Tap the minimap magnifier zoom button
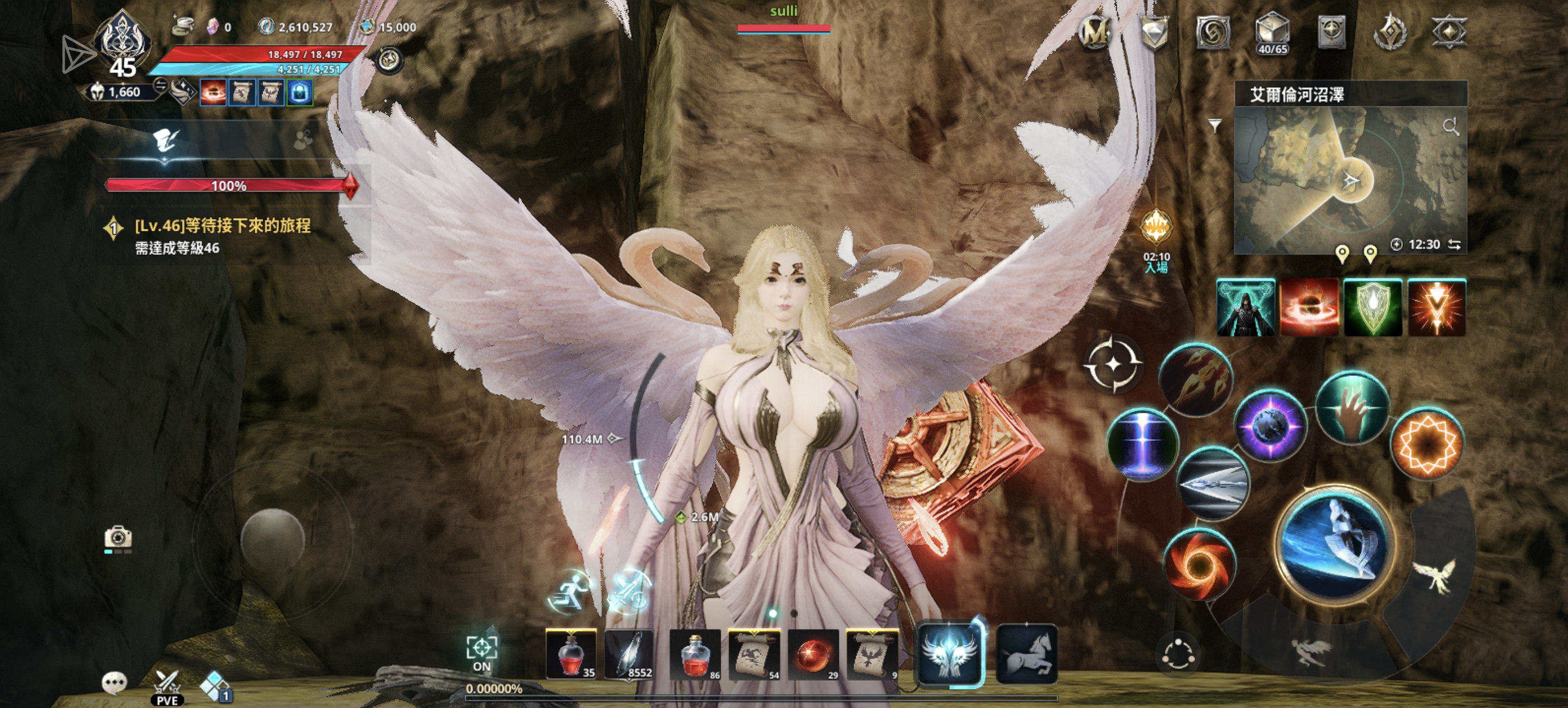This screenshot has width=1568, height=708. [x=1450, y=127]
